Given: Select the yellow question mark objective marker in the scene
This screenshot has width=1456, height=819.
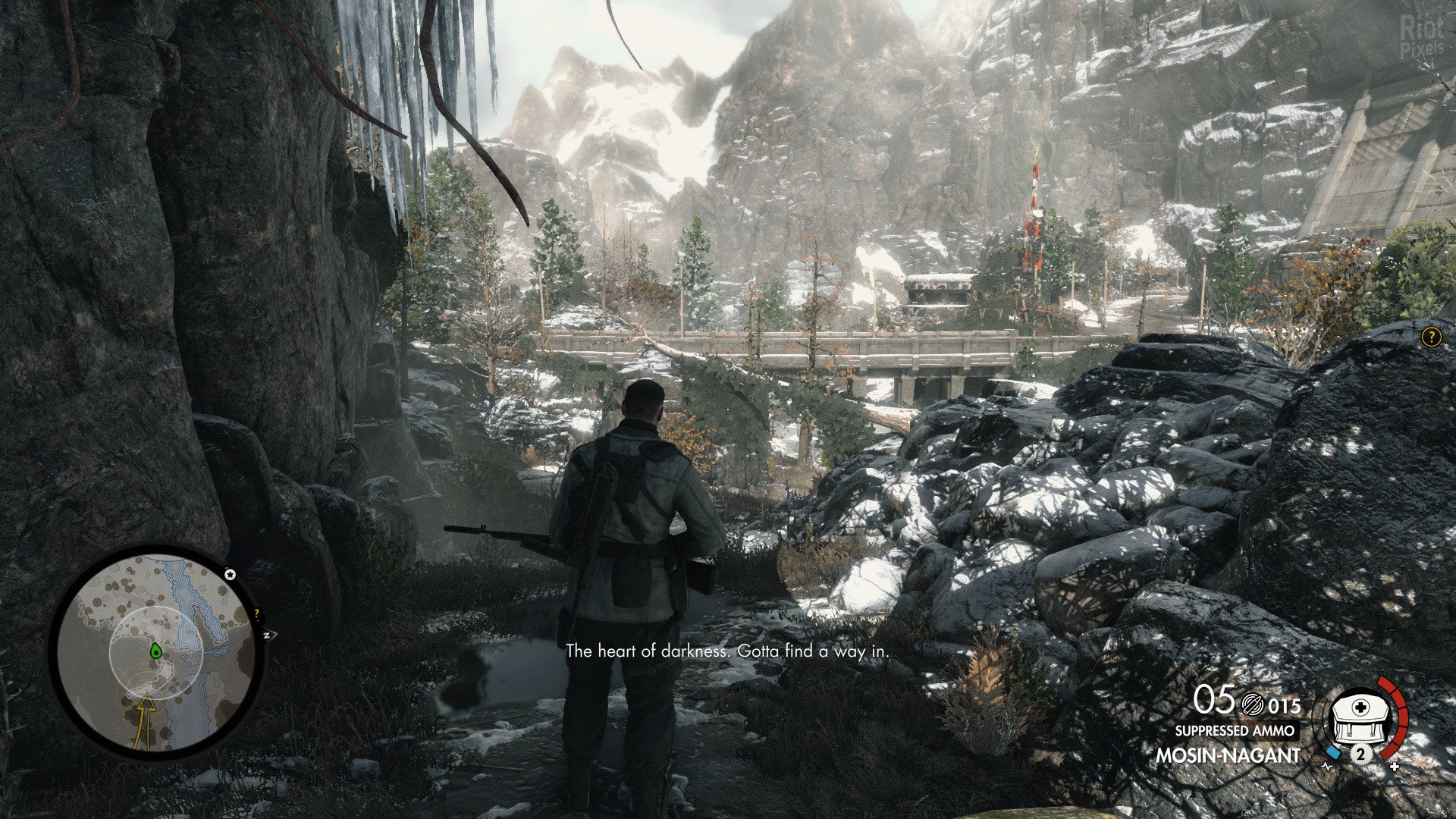Looking at the screenshot, I should click(1430, 337).
